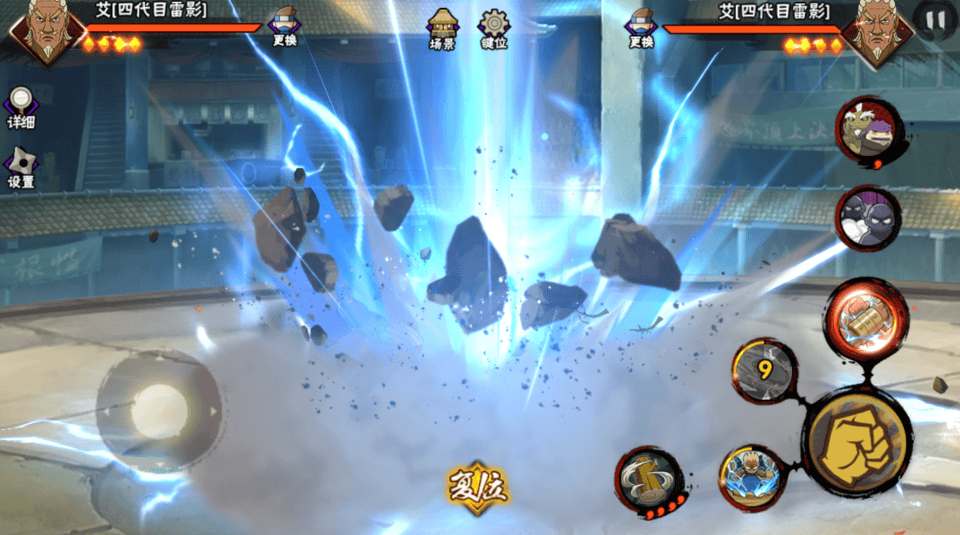Tap the 复位 reset button
This screenshot has height=535, width=960.
coord(478,486)
